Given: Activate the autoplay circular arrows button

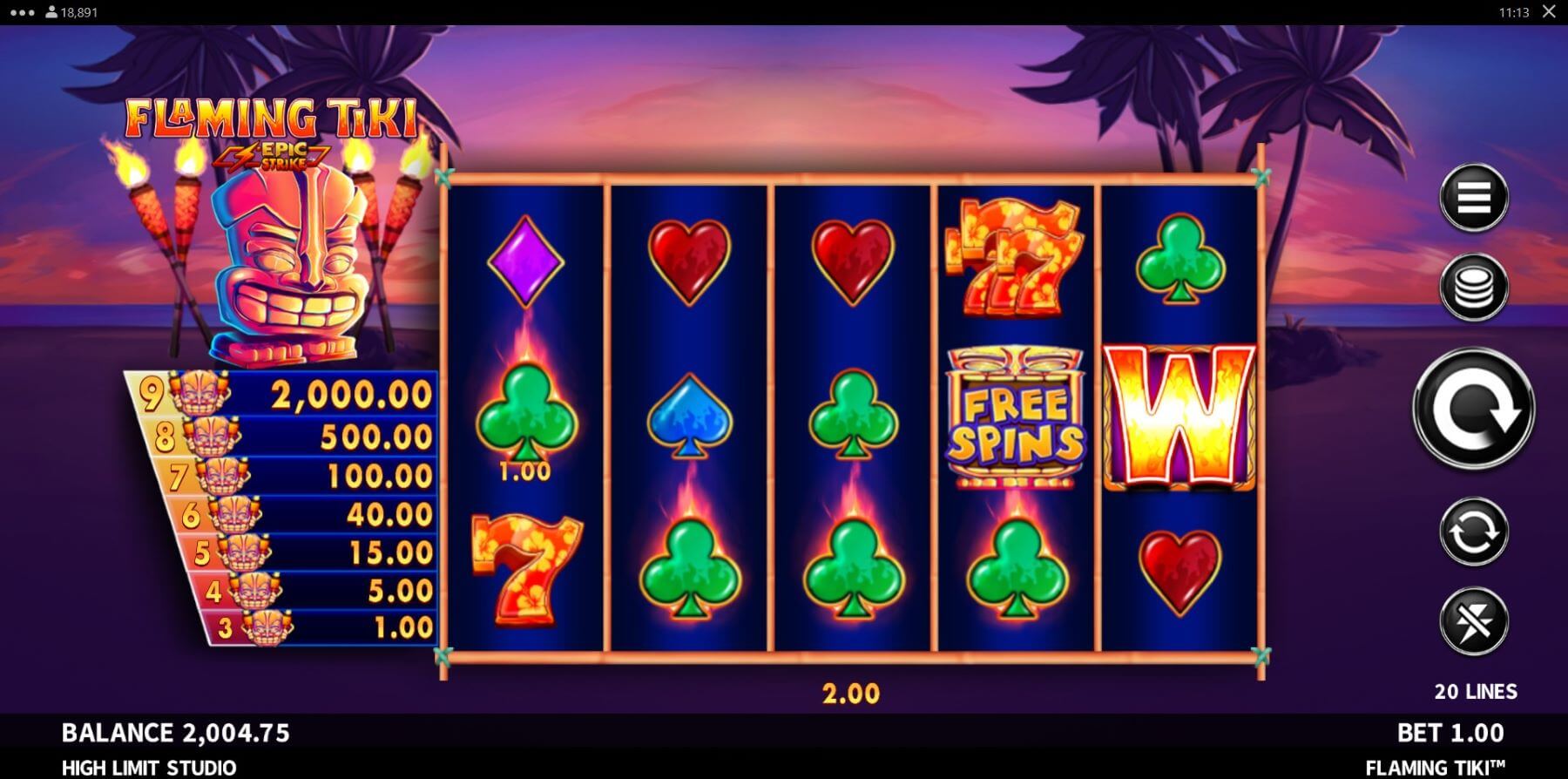Looking at the screenshot, I should click(x=1473, y=532).
